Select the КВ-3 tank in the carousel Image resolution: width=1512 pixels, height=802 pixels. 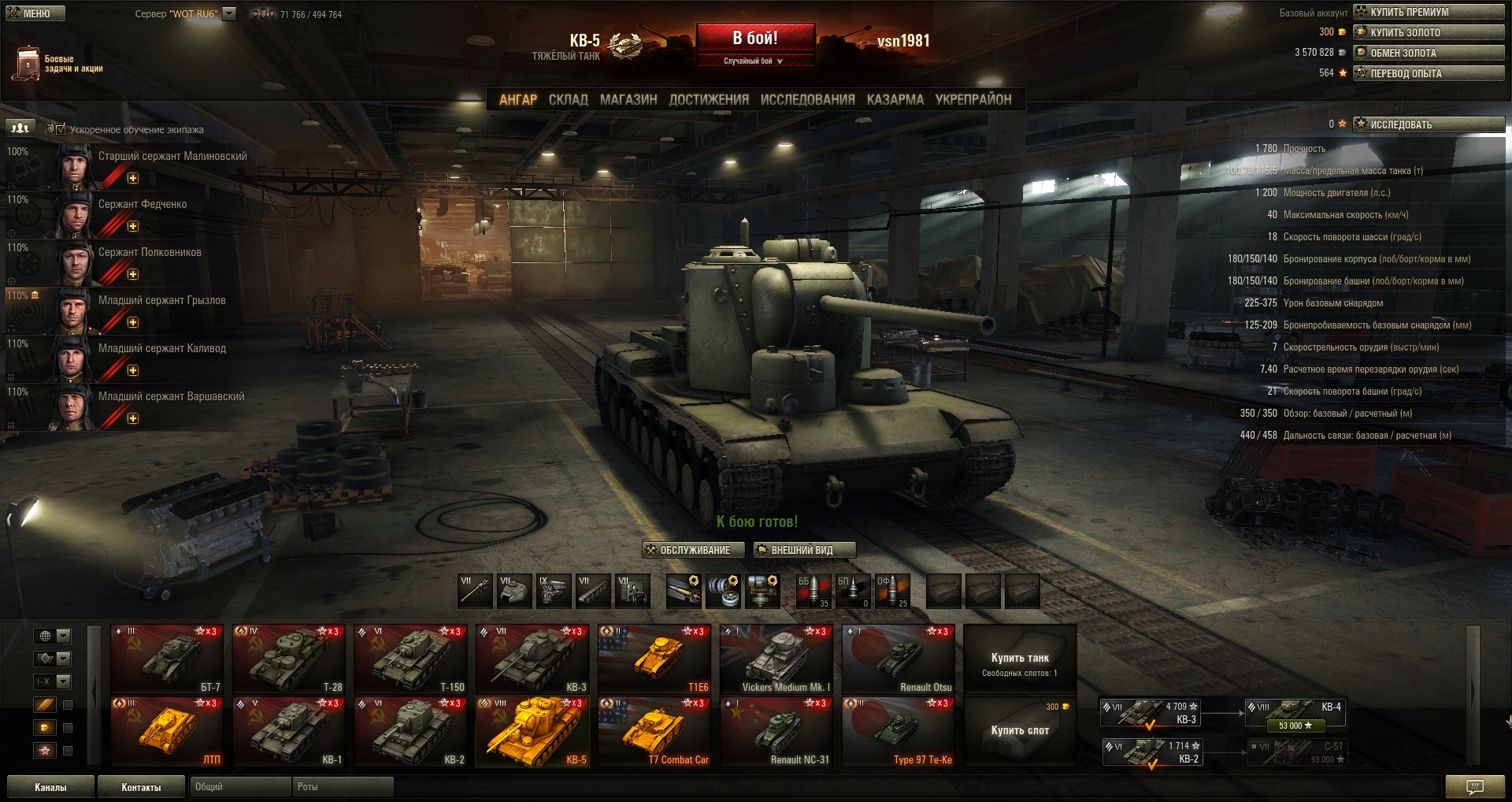pos(532,659)
